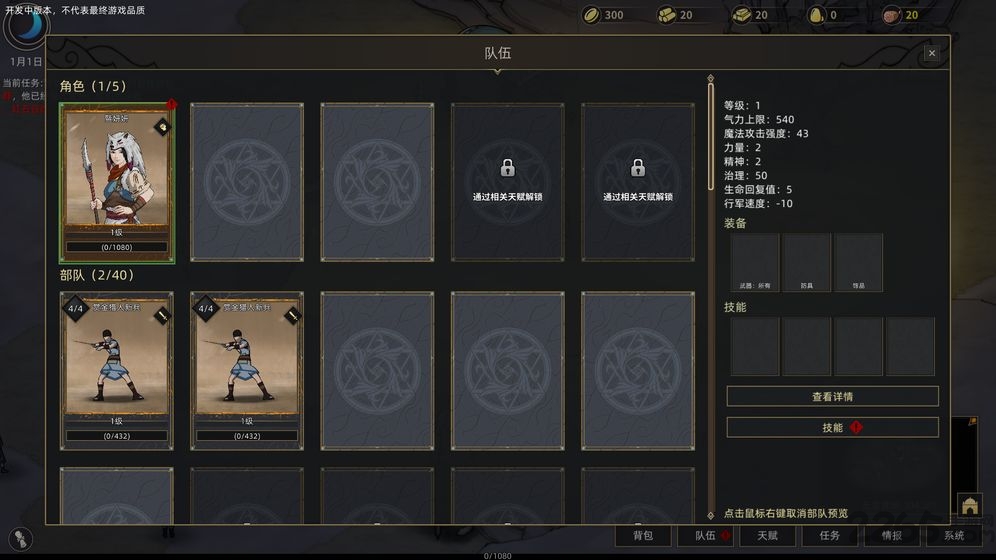Click the golden building icon at bottom right
The height and width of the screenshot is (560, 996).
point(969,505)
